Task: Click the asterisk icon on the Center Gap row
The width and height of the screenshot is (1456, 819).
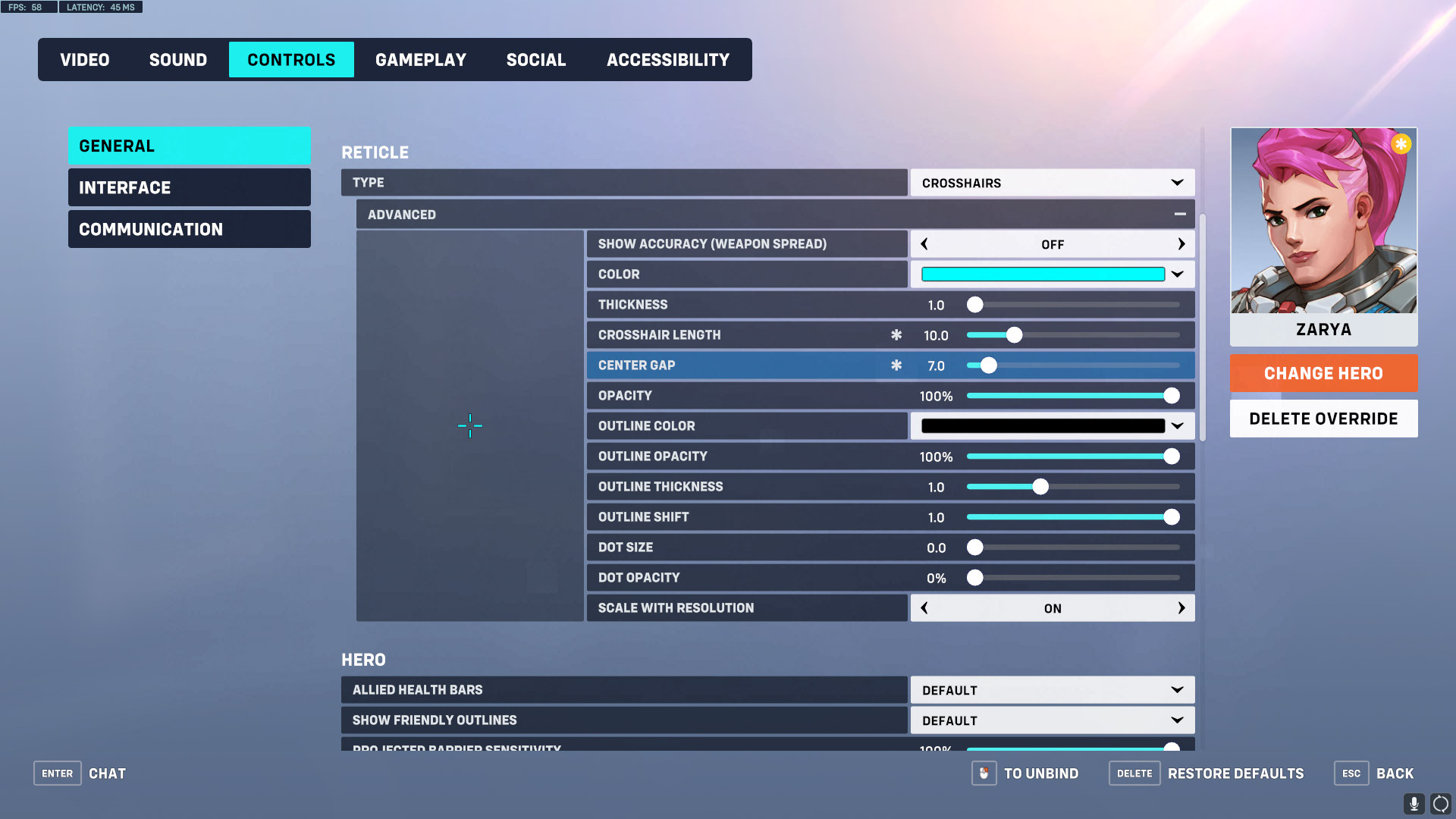Action: [897, 365]
